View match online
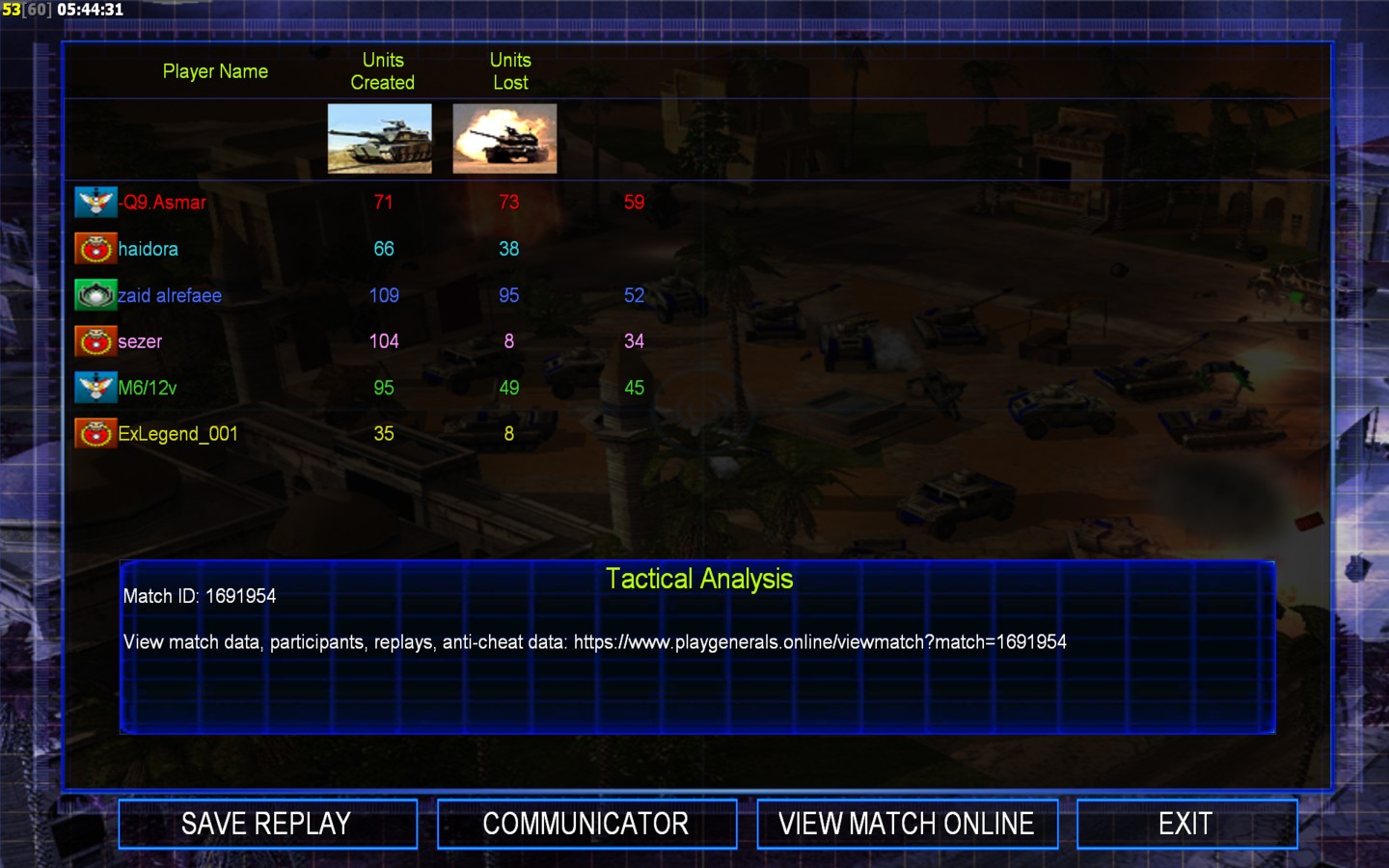The height and width of the screenshot is (868, 1389). tap(907, 824)
